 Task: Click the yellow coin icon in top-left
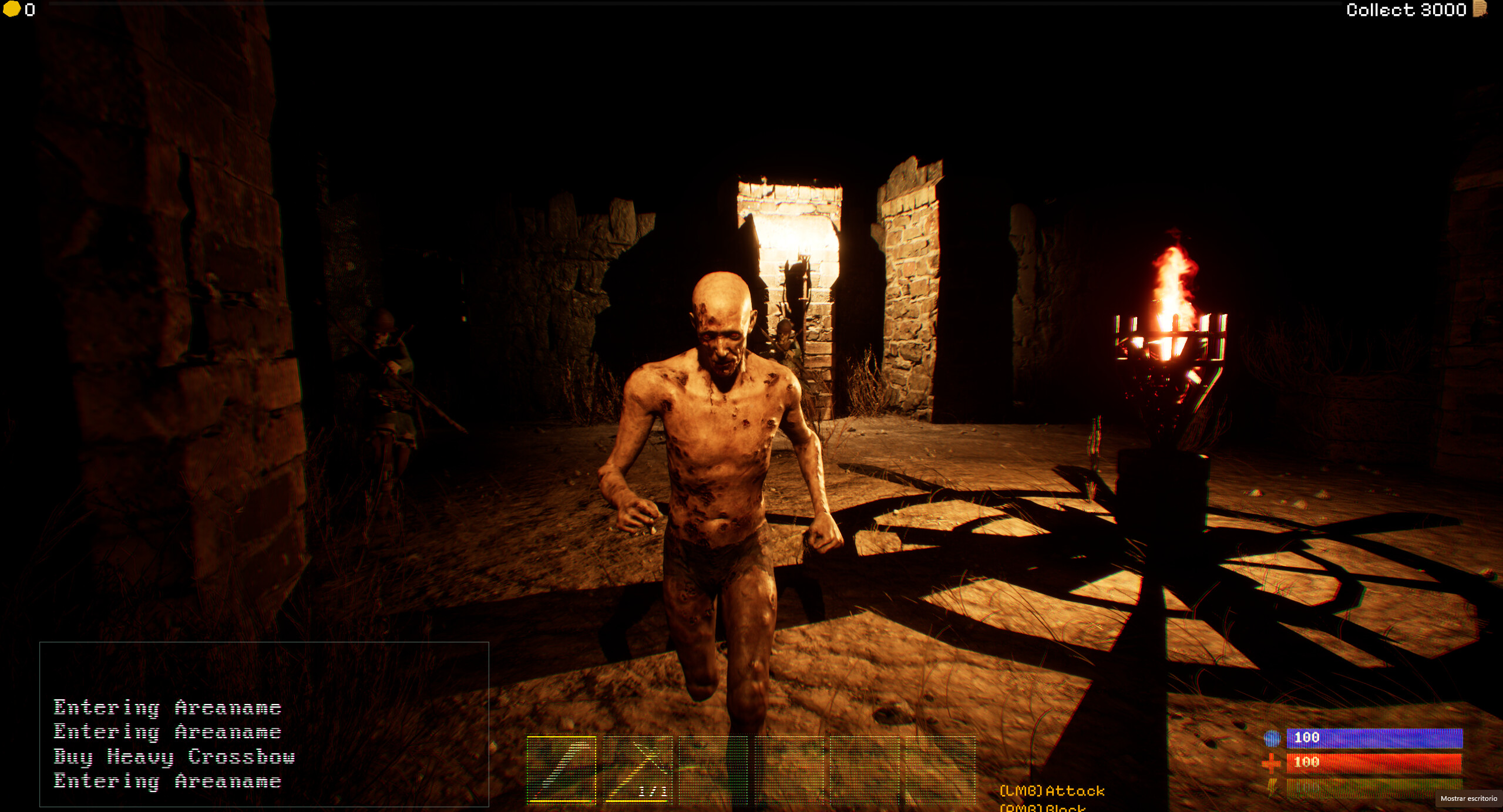click(11, 10)
